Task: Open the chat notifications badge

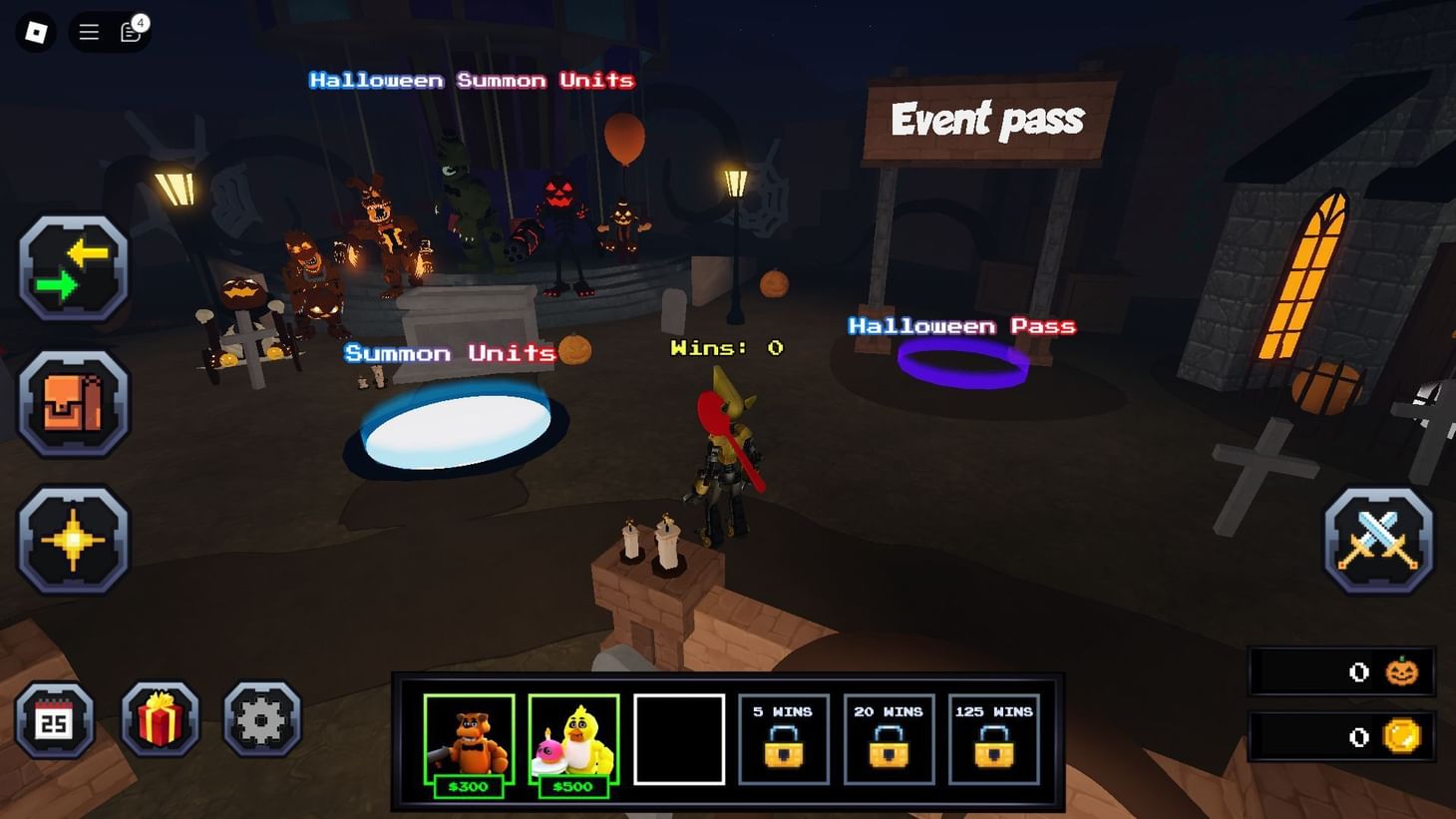Action: point(131,32)
